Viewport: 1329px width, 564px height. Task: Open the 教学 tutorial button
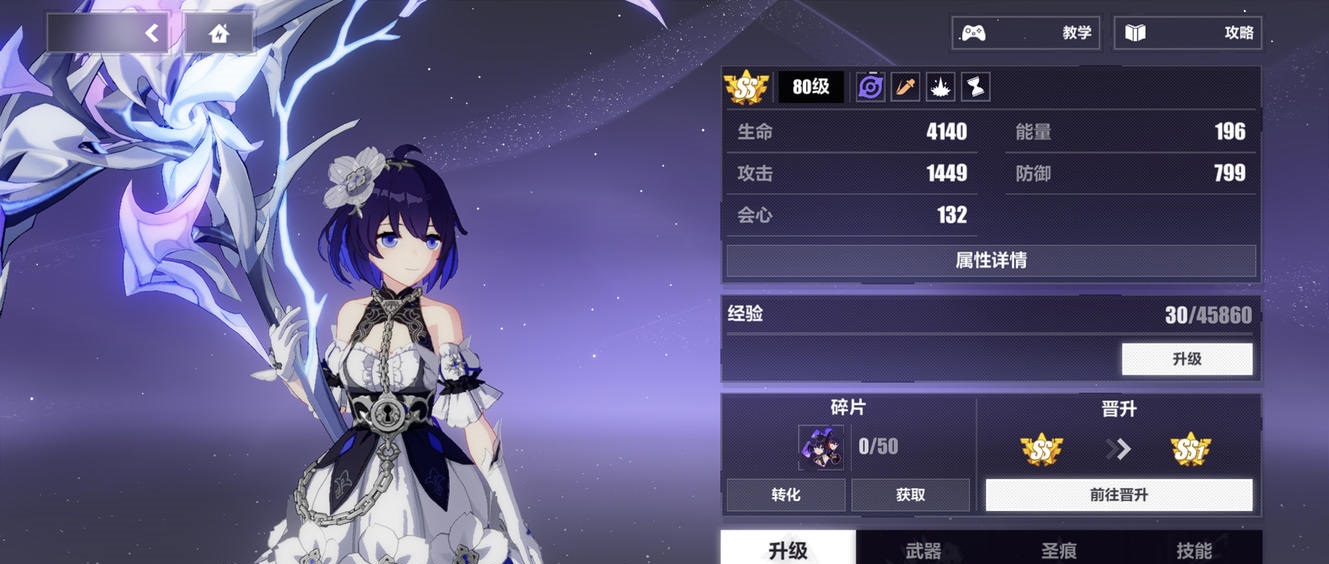[x=1026, y=33]
